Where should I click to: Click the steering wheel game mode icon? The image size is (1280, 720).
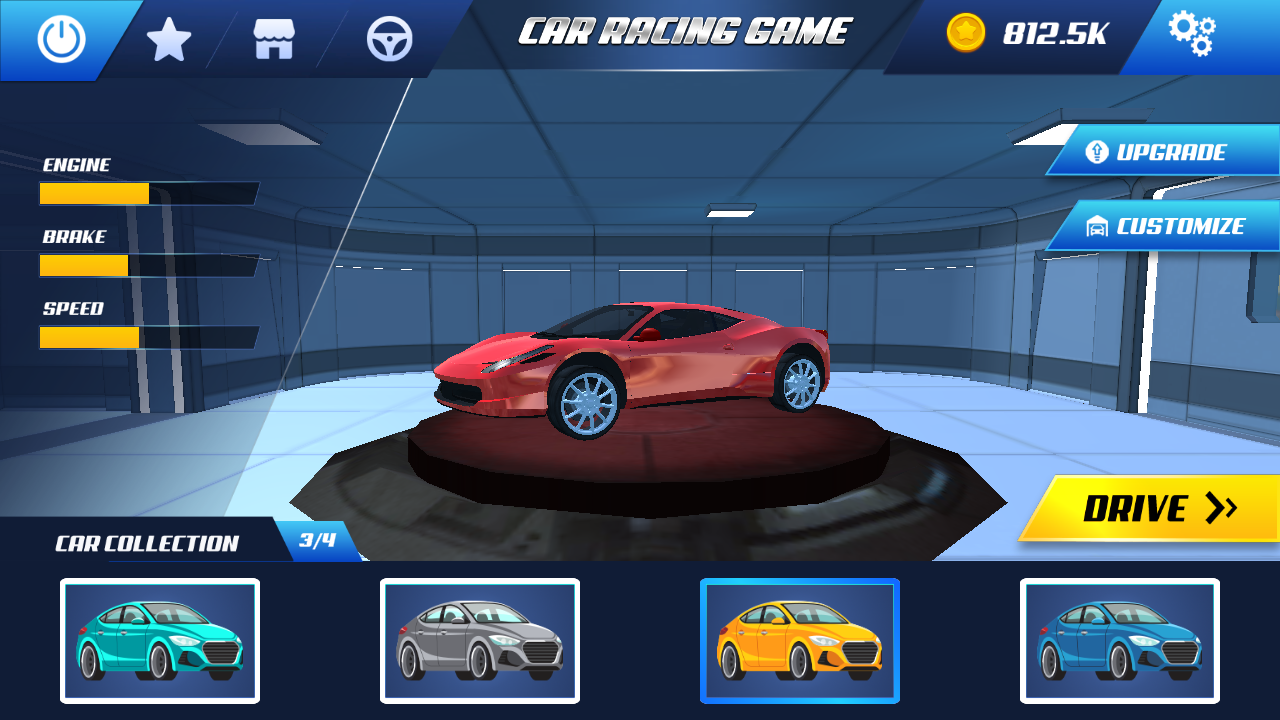point(388,38)
